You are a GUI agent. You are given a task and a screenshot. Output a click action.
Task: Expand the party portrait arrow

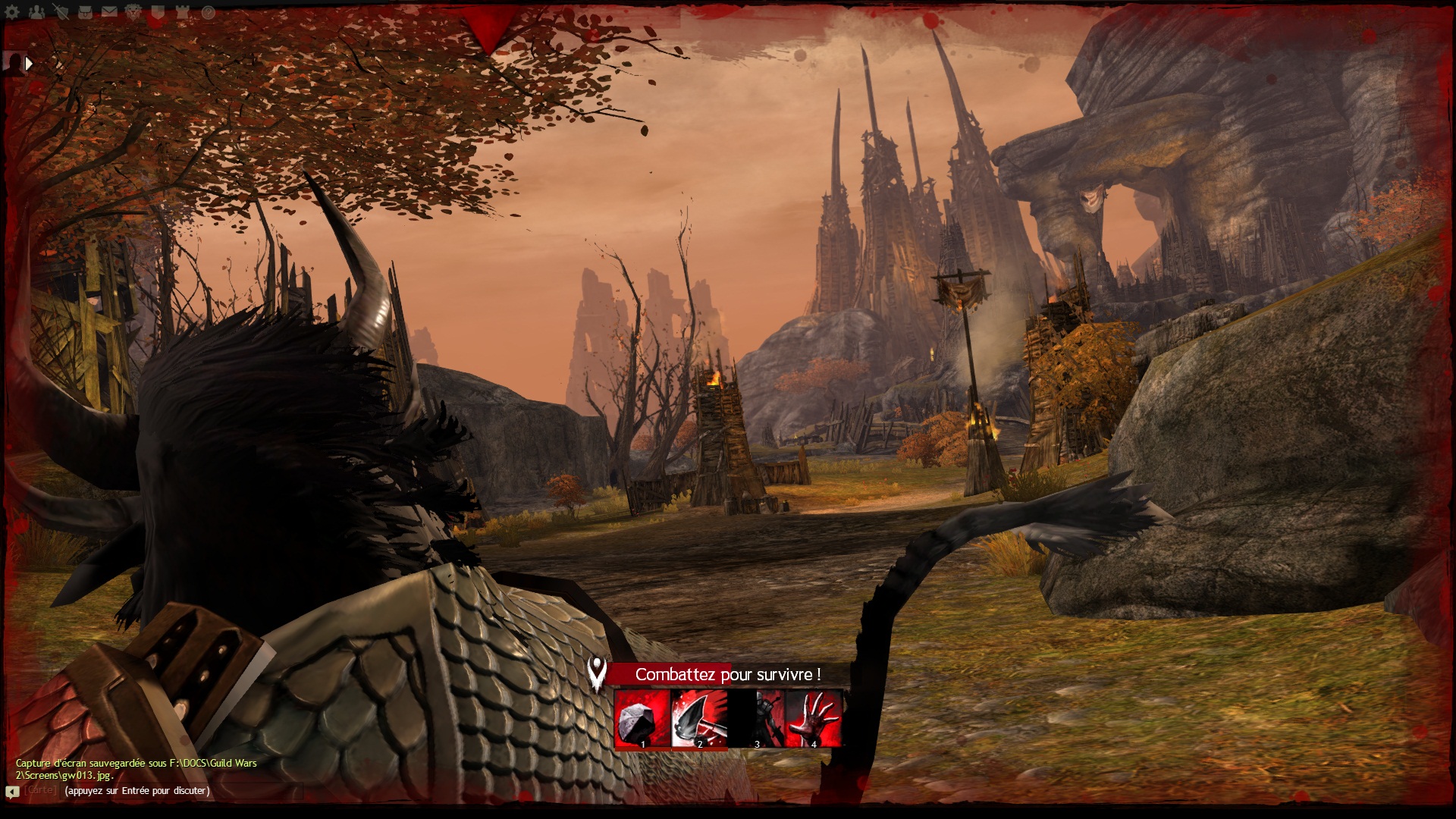(x=29, y=64)
